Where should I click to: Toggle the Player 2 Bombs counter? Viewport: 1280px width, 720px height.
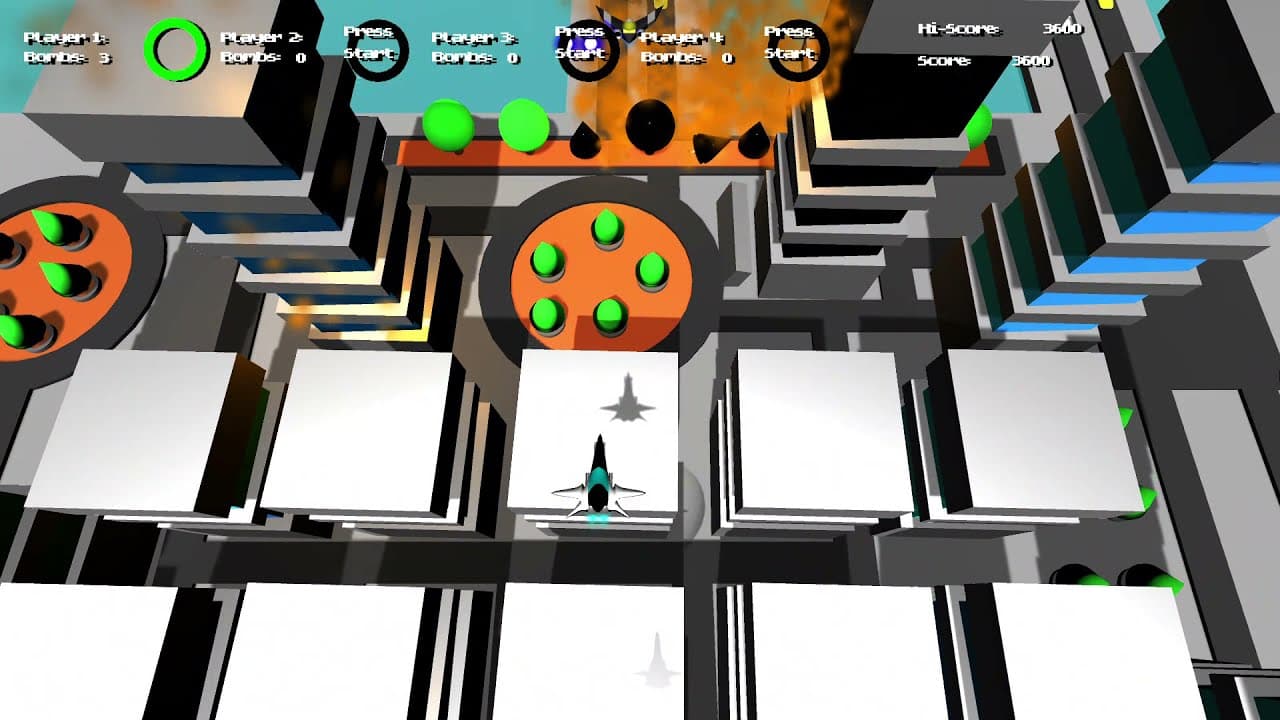[263, 57]
